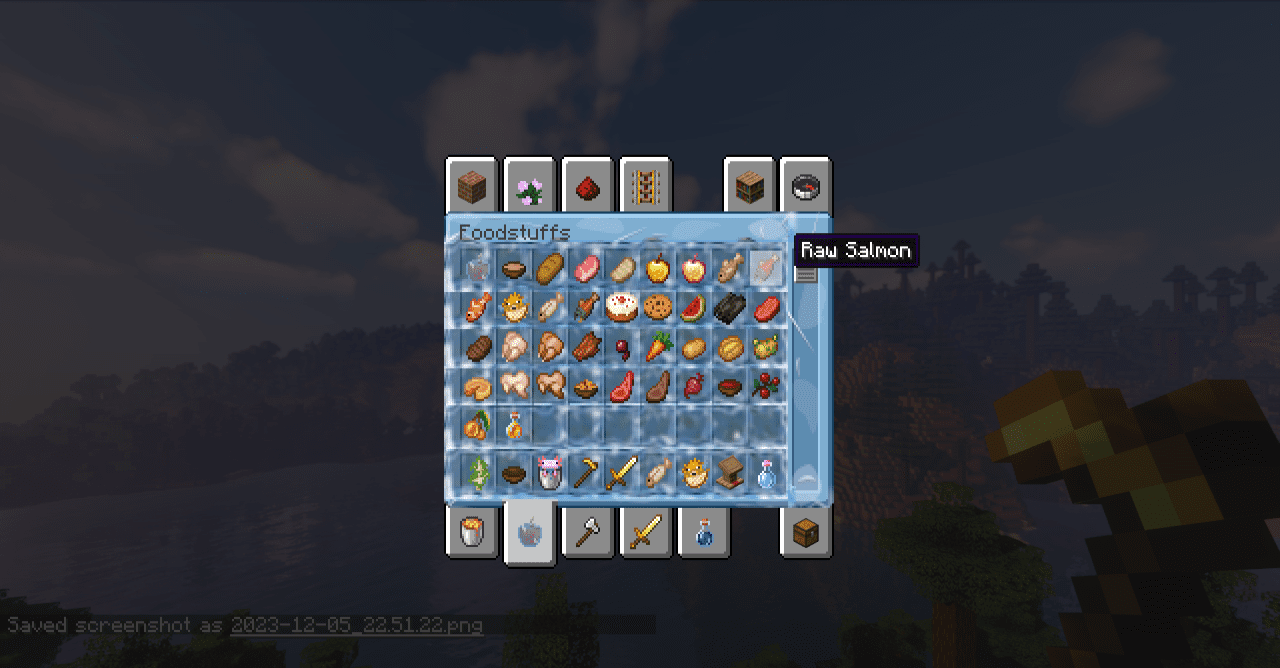The width and height of the screenshot is (1280, 668).
Task: Select the rail Transportation tab
Action: click(x=645, y=186)
